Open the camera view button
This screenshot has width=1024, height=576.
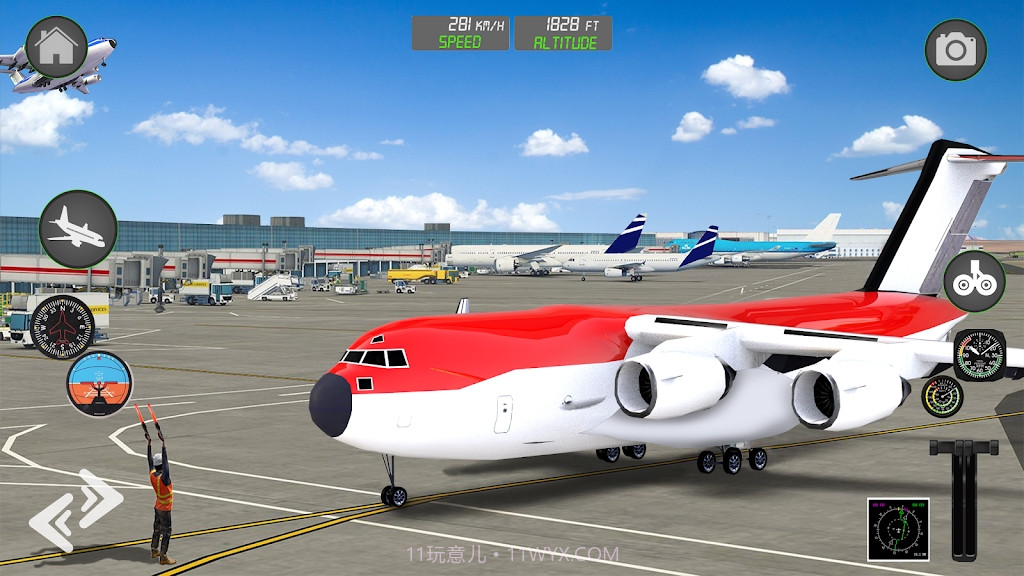click(955, 50)
